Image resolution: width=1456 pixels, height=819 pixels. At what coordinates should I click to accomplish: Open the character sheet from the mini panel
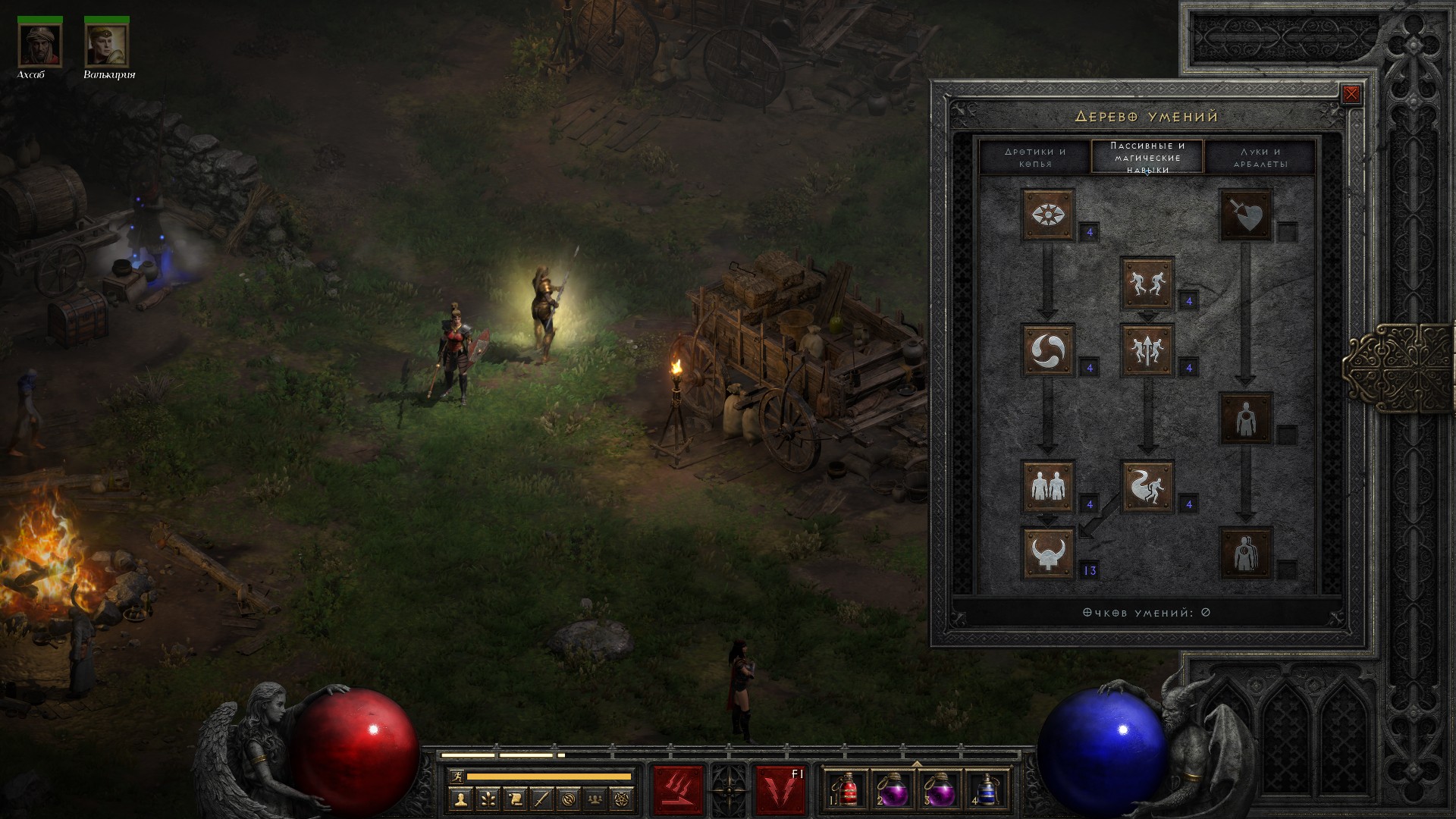460,799
